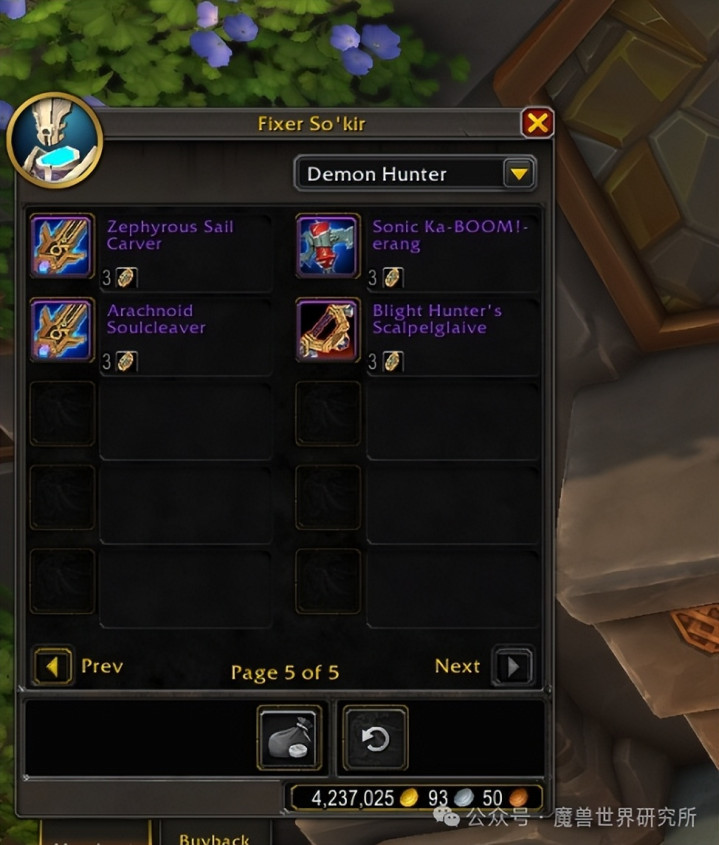
Task: Switch to the Buyback tab
Action: pyautogui.click(x=213, y=838)
